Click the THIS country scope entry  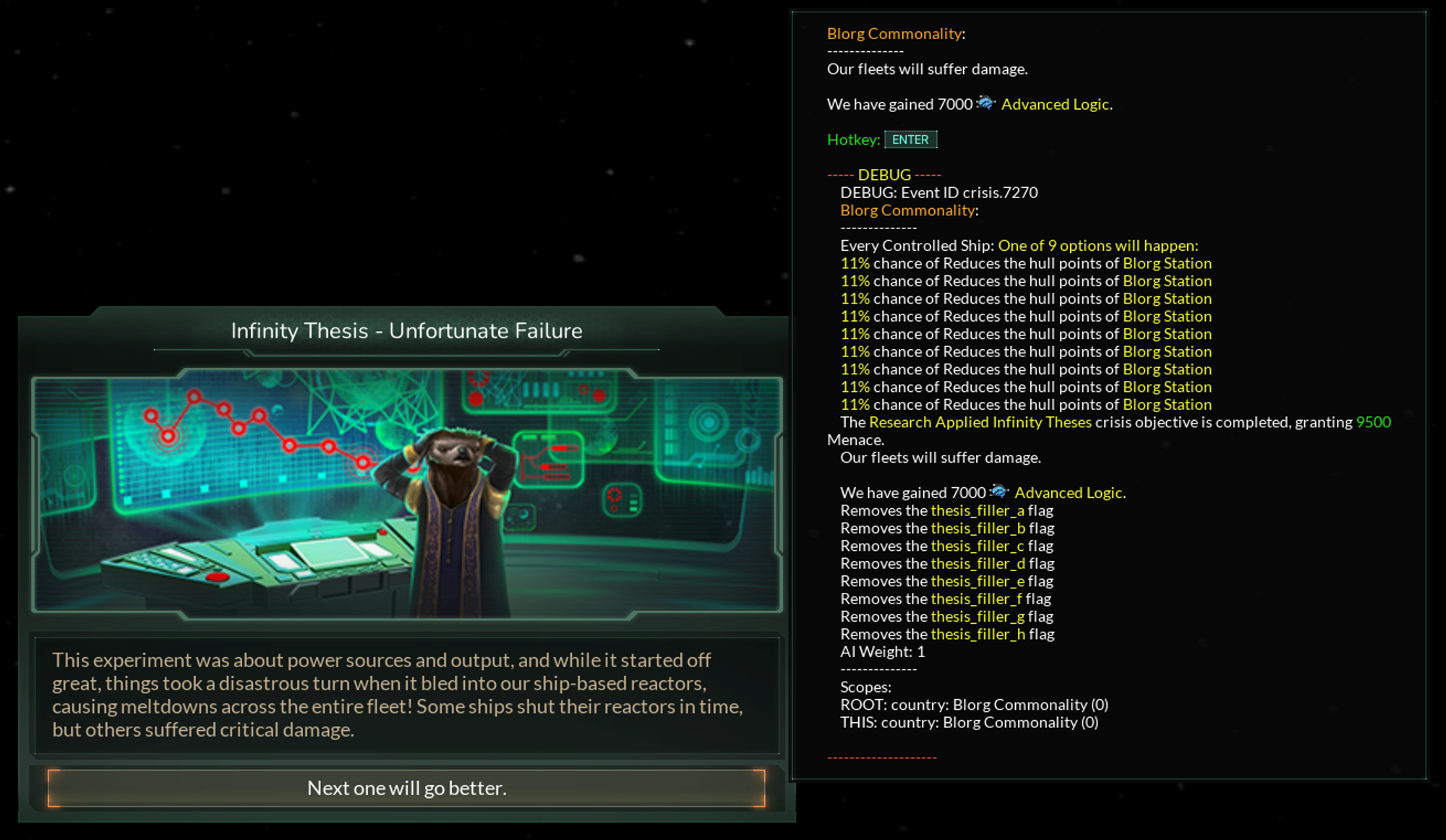968,722
